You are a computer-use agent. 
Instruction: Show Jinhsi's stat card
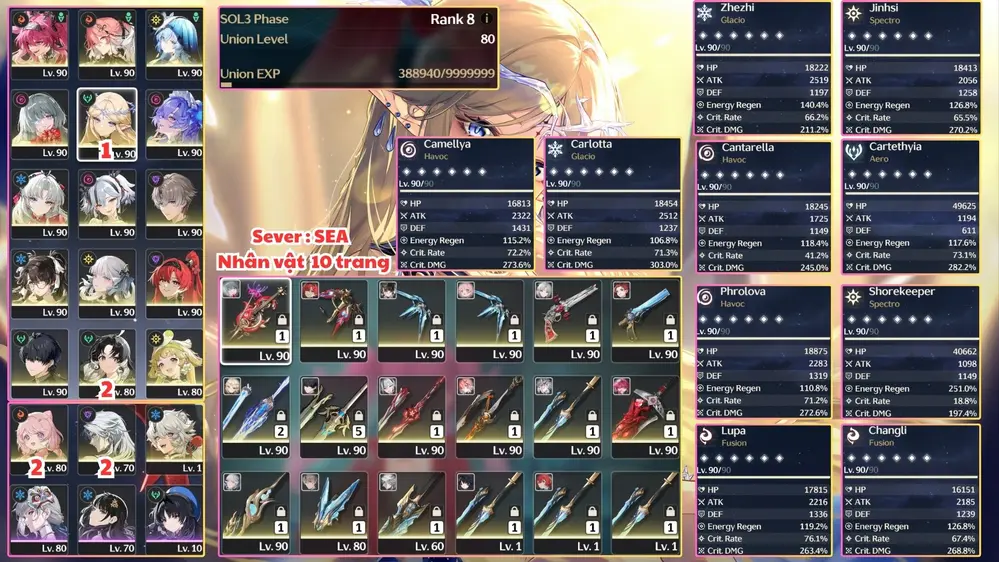click(x=910, y=68)
